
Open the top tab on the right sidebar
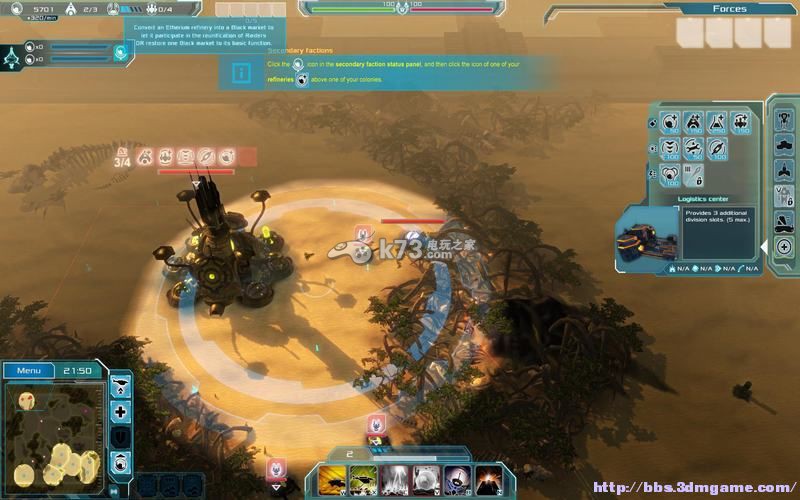784,115
